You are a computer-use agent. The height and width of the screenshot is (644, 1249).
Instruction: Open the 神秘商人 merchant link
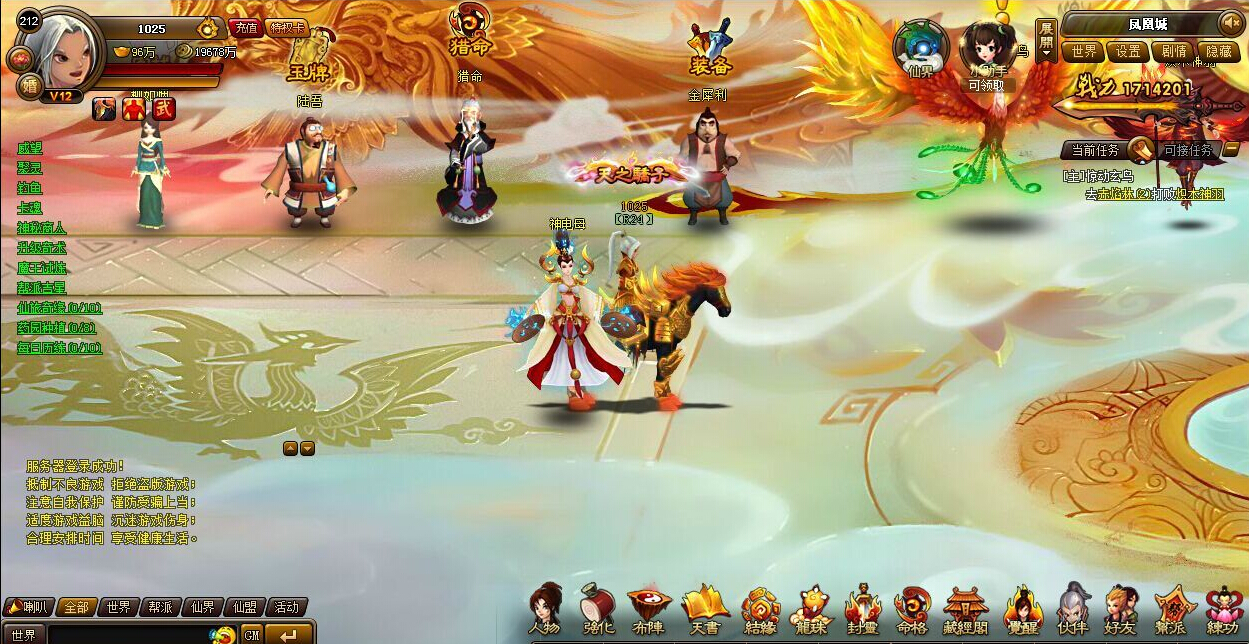tap(42, 228)
